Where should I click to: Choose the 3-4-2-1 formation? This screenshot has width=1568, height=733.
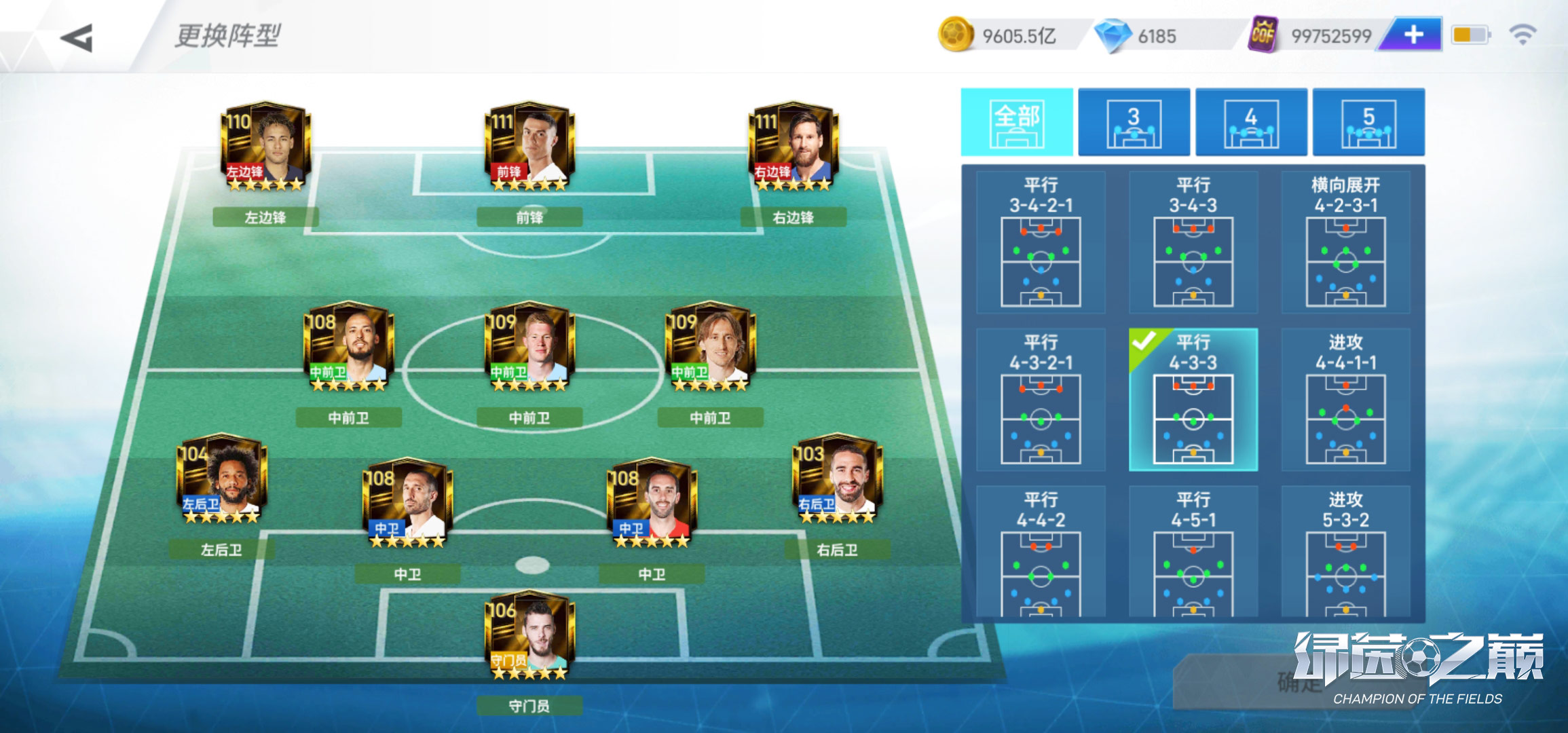click(x=1041, y=242)
